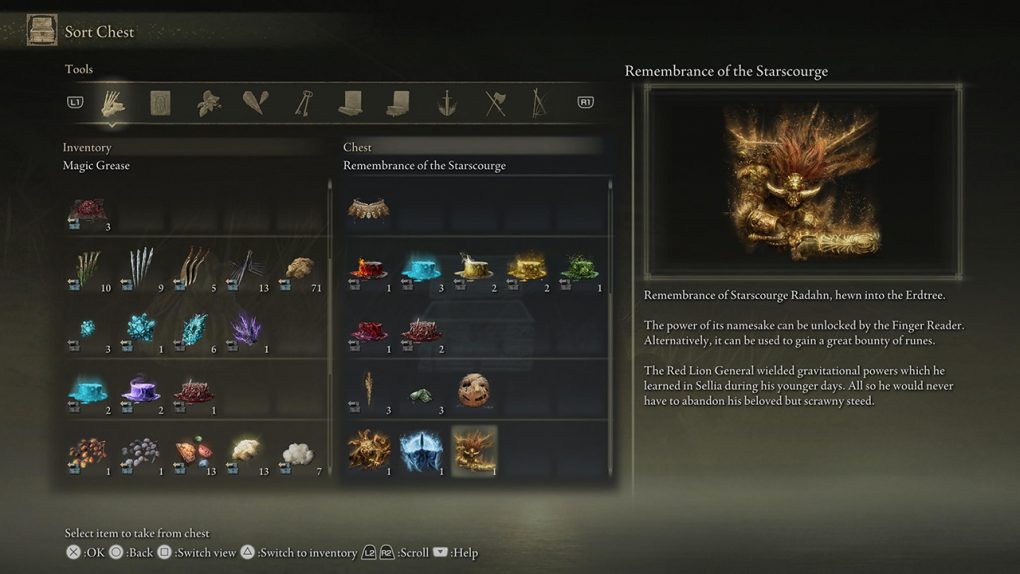Switch to the keys category tab
Viewport: 1020px width, 574px height.
click(303, 102)
